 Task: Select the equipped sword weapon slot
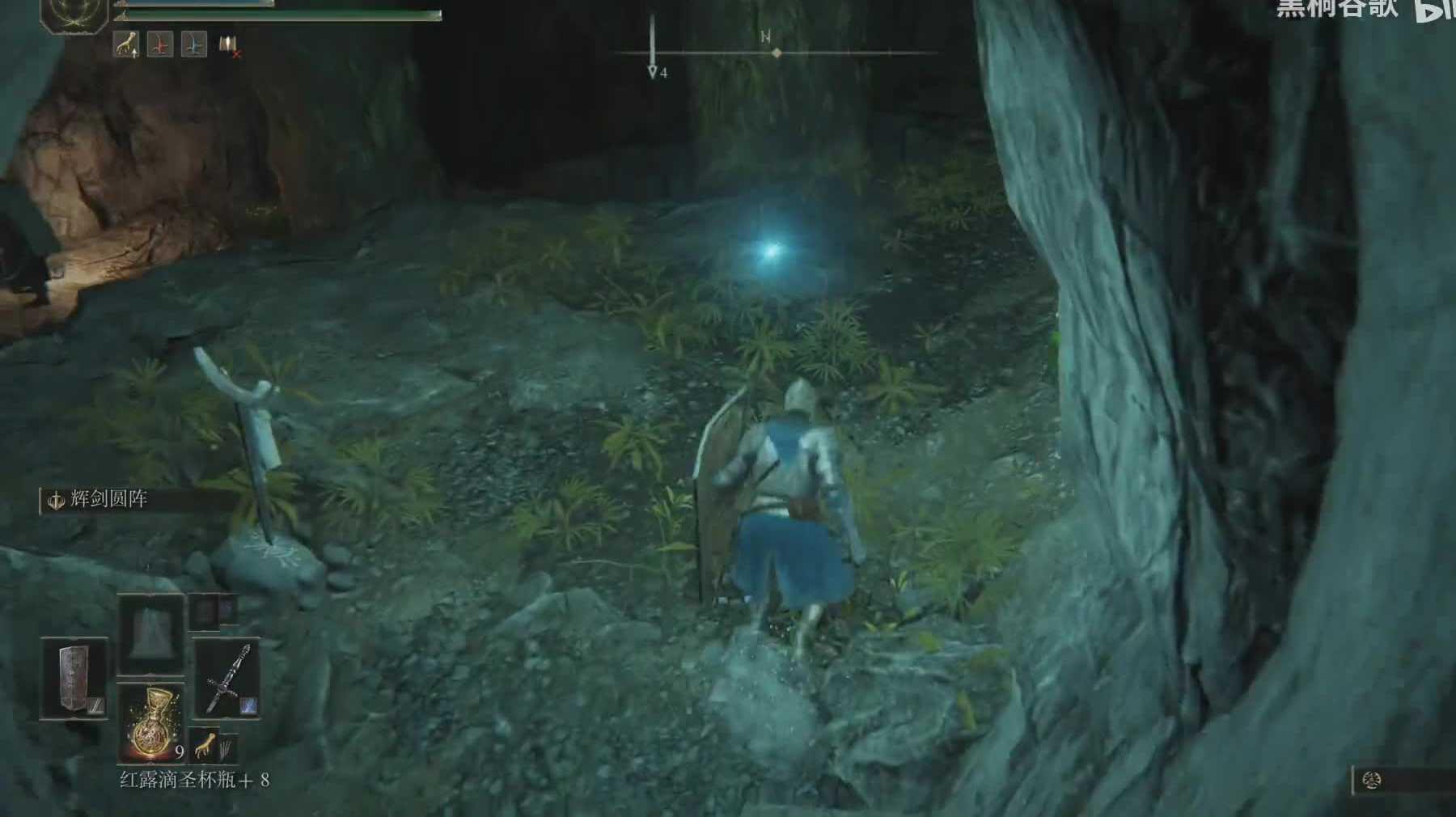point(226,678)
